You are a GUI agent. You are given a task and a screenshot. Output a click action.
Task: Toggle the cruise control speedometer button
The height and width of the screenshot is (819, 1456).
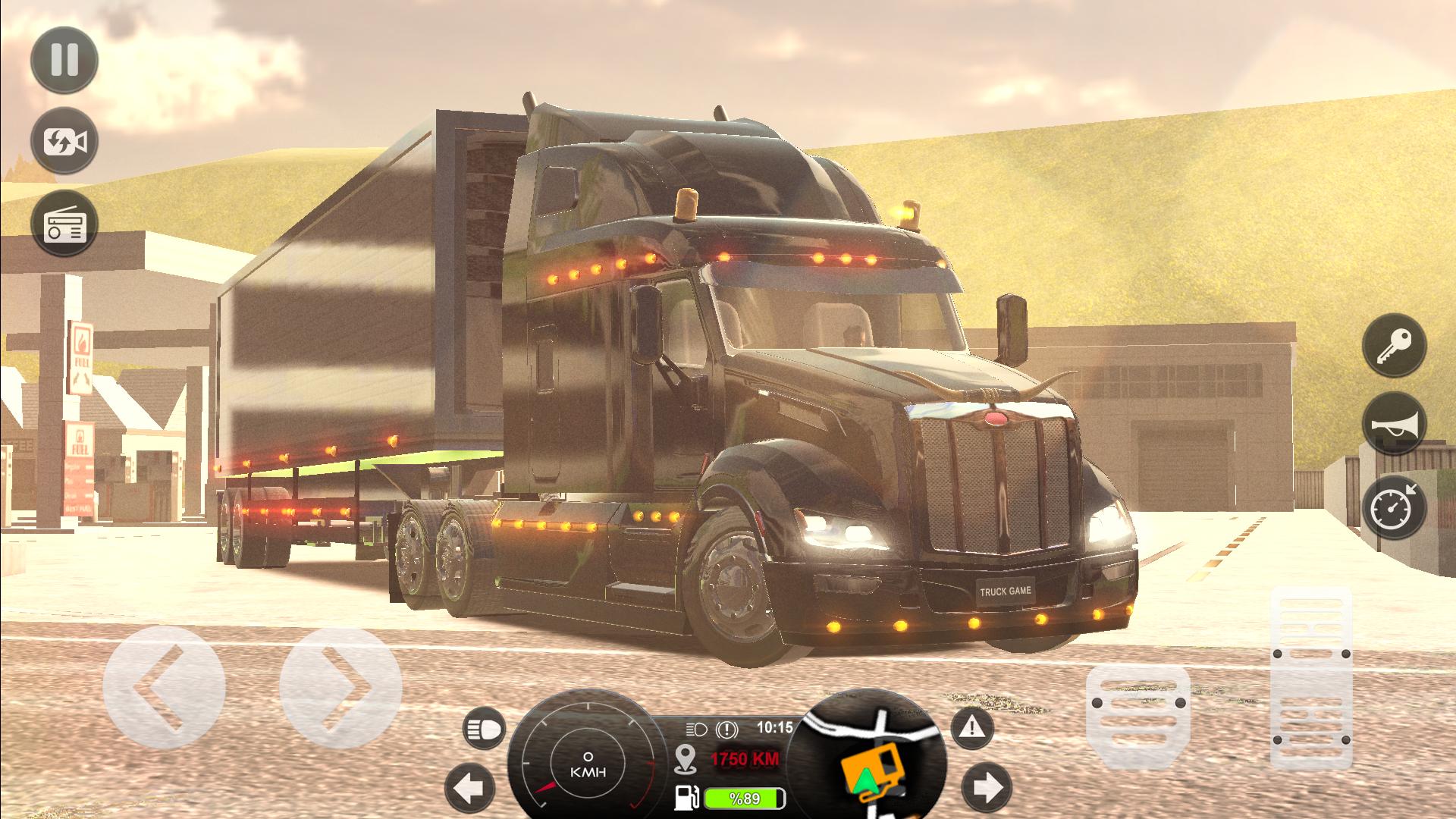click(x=1395, y=506)
